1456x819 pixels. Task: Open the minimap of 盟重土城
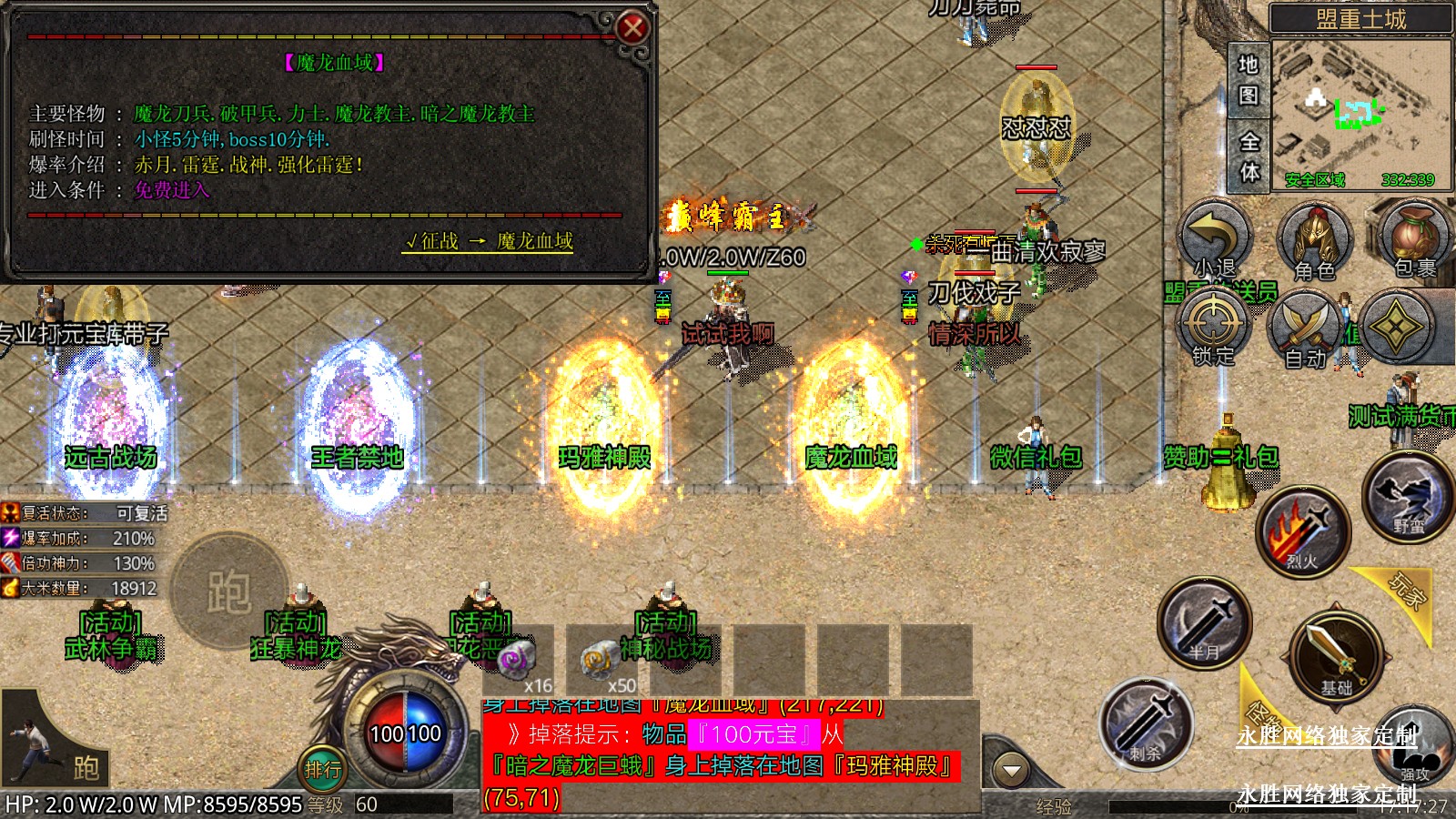coord(1360,114)
